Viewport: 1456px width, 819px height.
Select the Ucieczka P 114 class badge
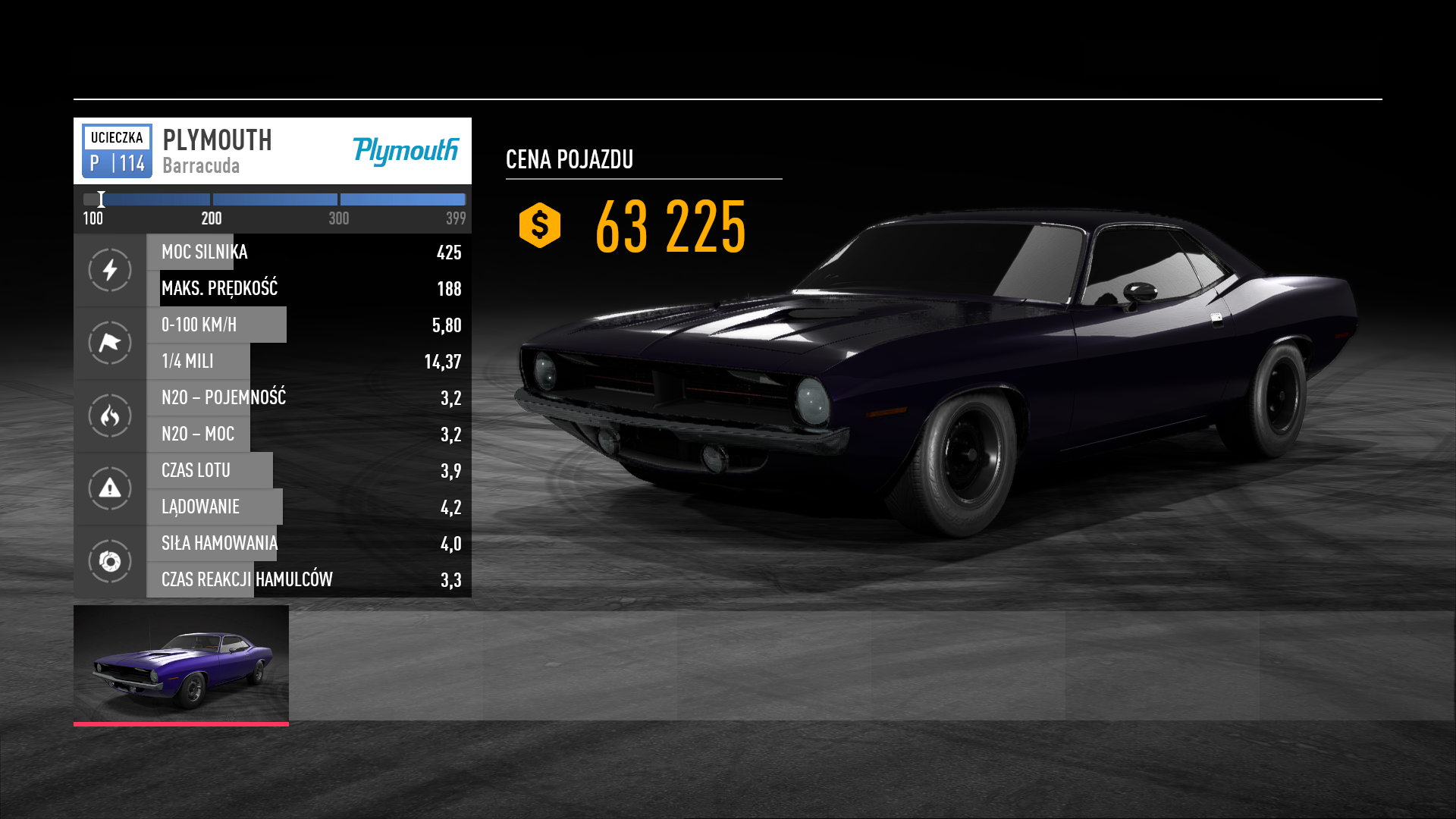pyautogui.click(x=117, y=151)
